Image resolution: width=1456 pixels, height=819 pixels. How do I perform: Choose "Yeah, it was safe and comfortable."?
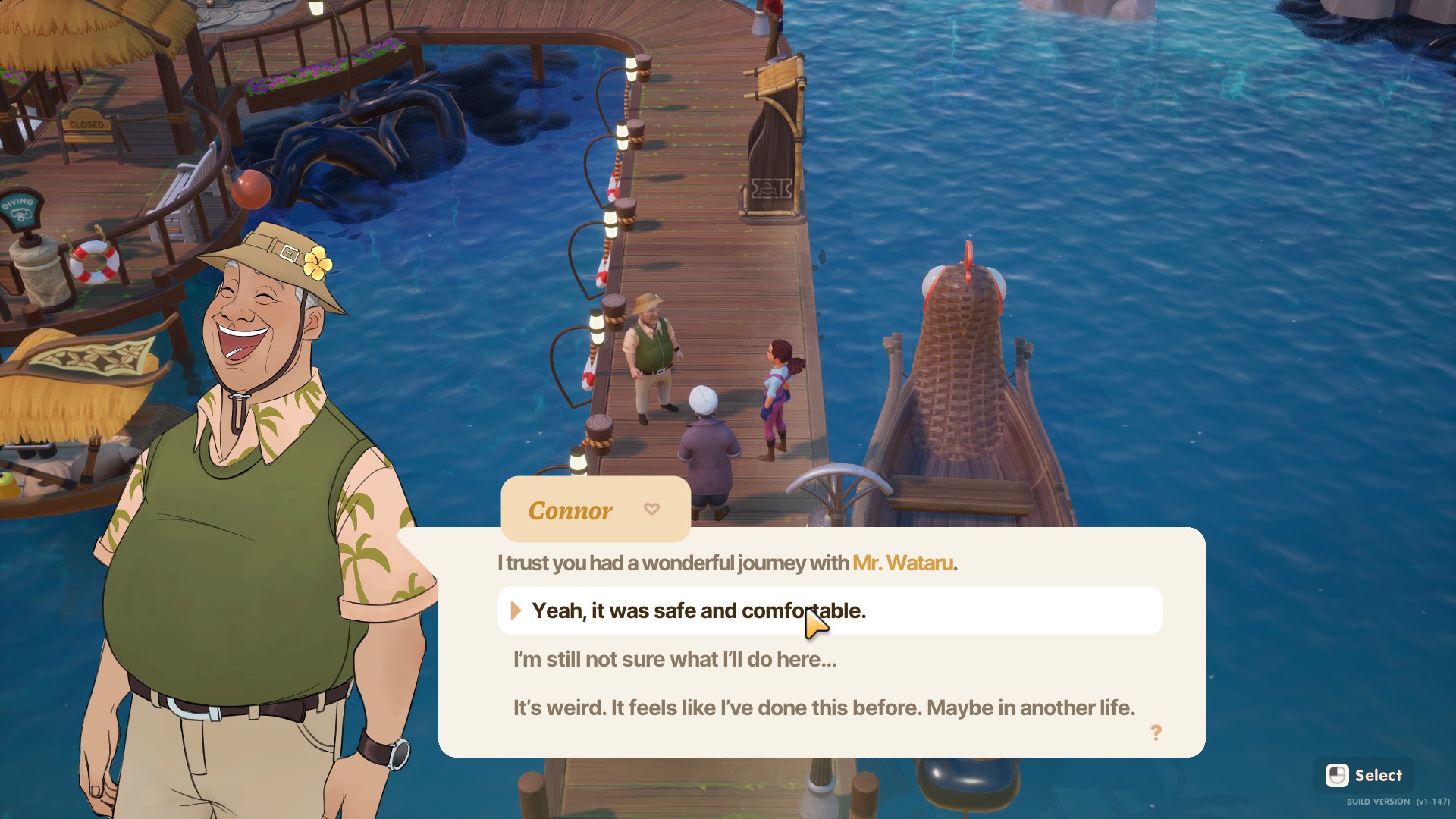(698, 611)
